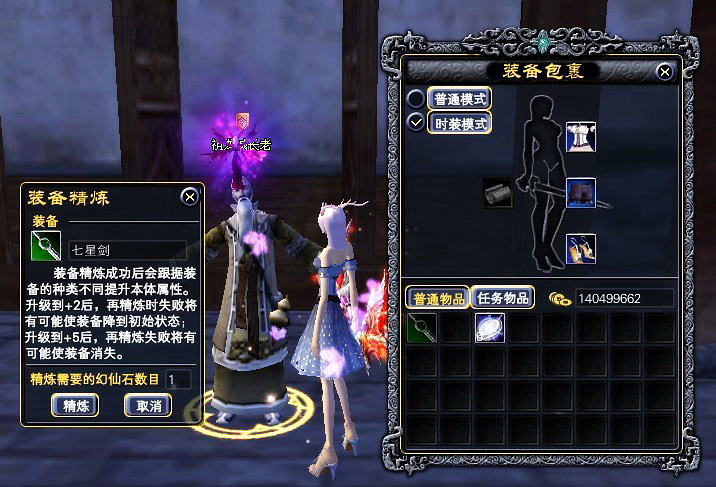Image resolution: width=716 pixels, height=487 pixels.
Task: Select the equipped dark shorts costume slot
Action: [x=580, y=191]
